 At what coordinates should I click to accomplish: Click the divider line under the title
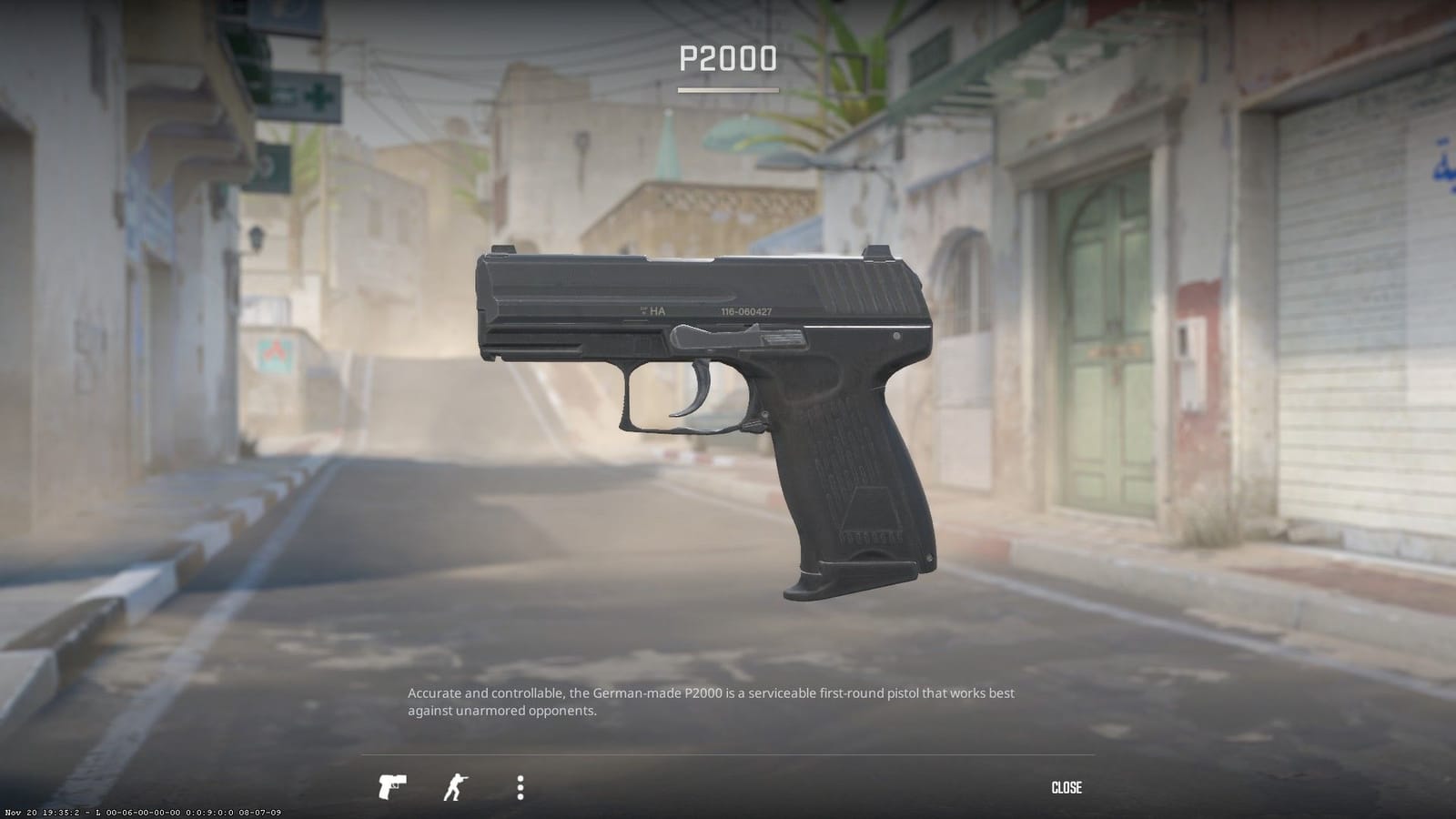point(728,89)
